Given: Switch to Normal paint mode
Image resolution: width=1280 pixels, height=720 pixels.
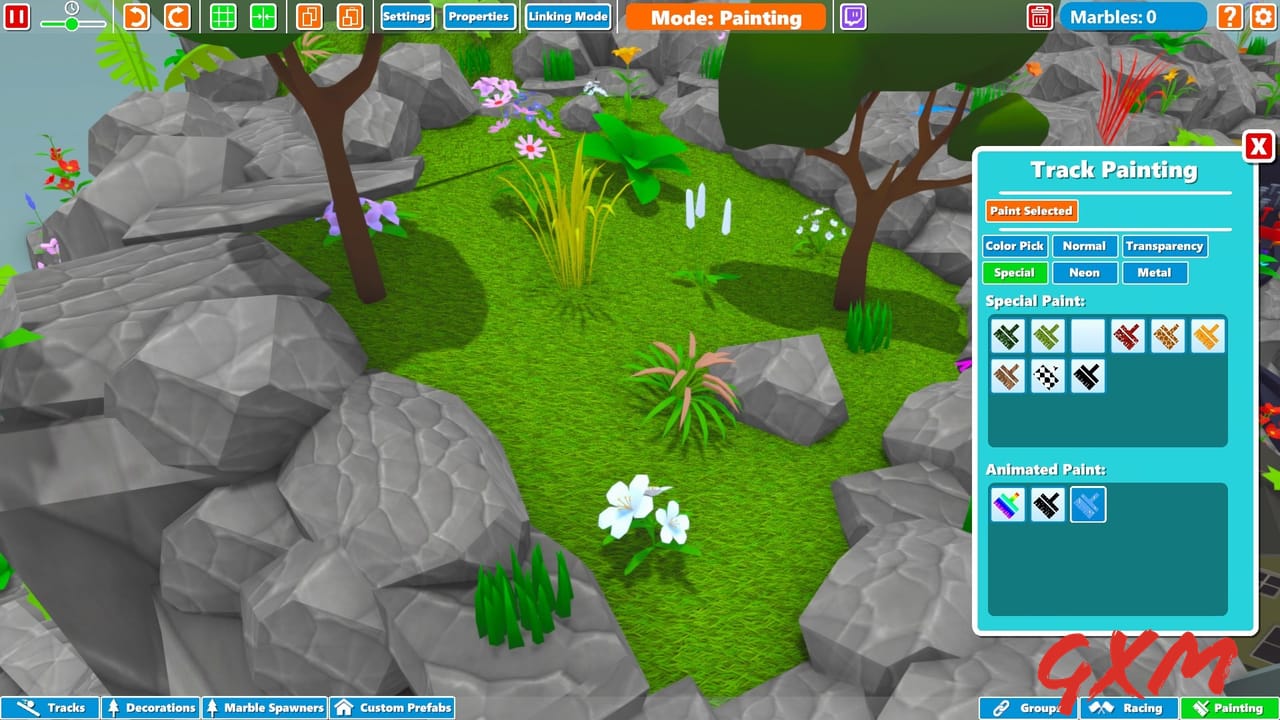Looking at the screenshot, I should point(1085,246).
